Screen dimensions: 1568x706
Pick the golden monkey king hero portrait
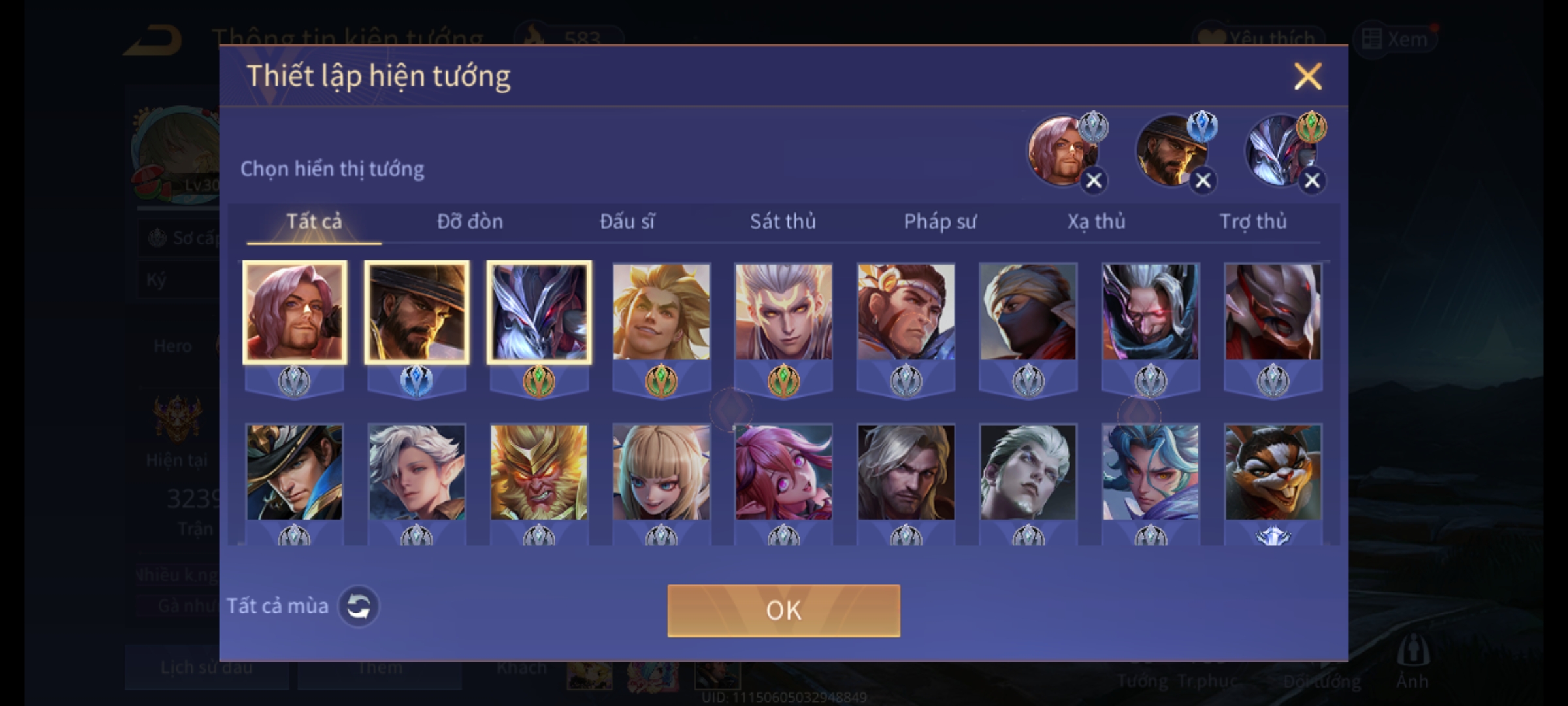pos(539,472)
